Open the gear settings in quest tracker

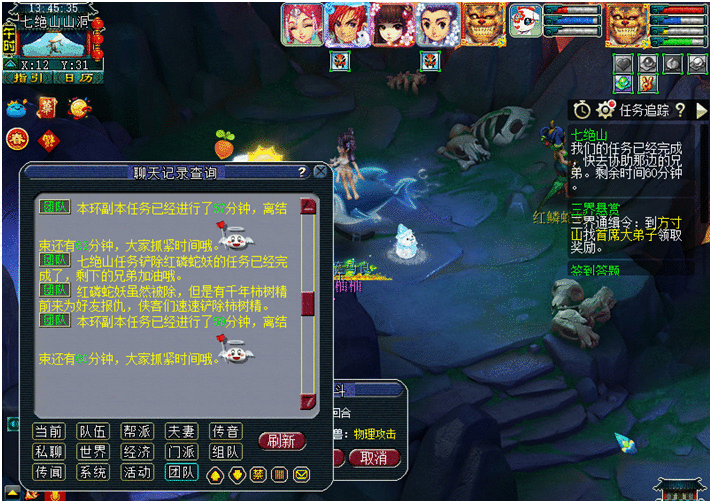click(x=605, y=109)
